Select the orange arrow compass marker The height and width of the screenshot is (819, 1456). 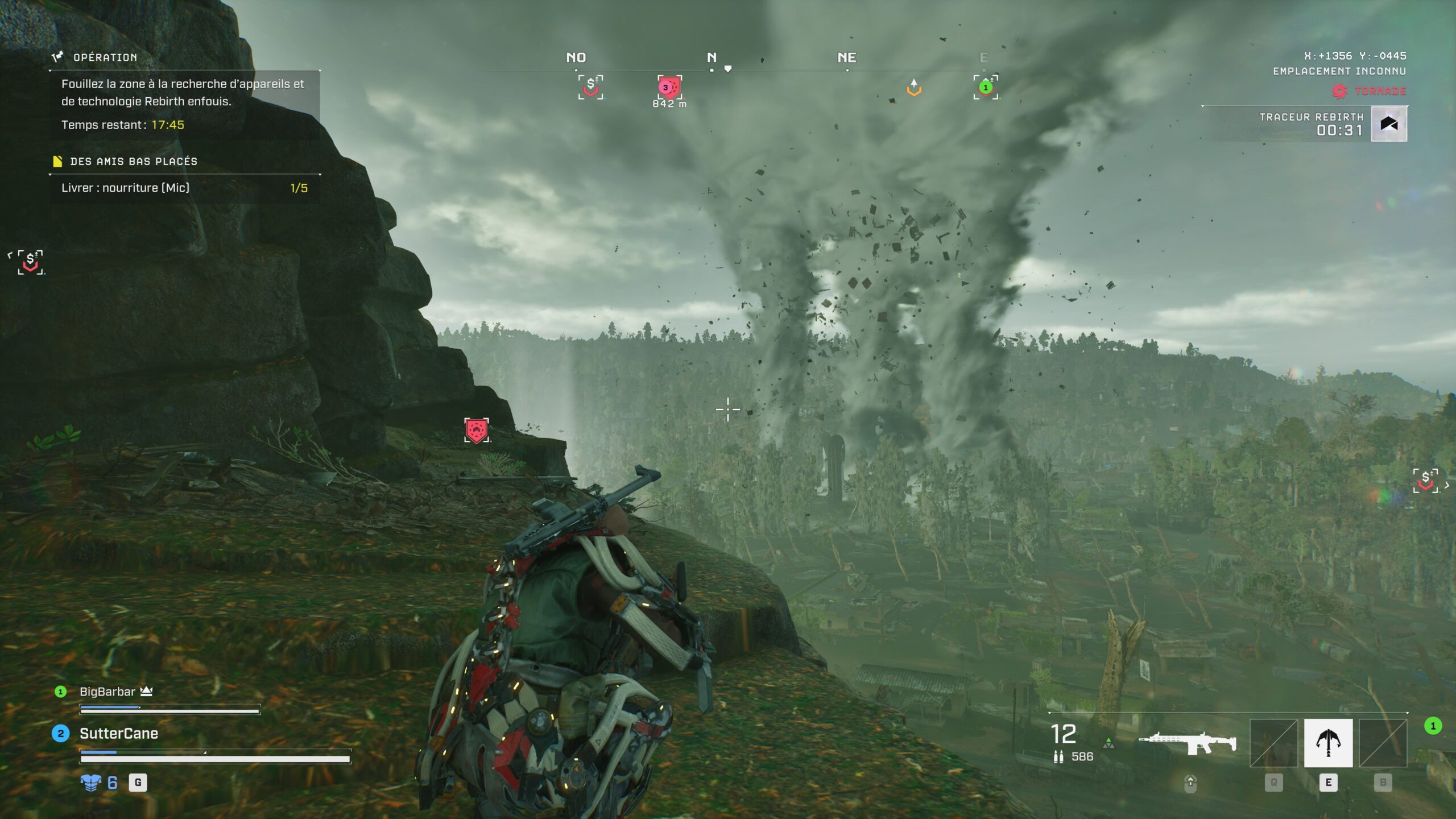click(x=913, y=88)
